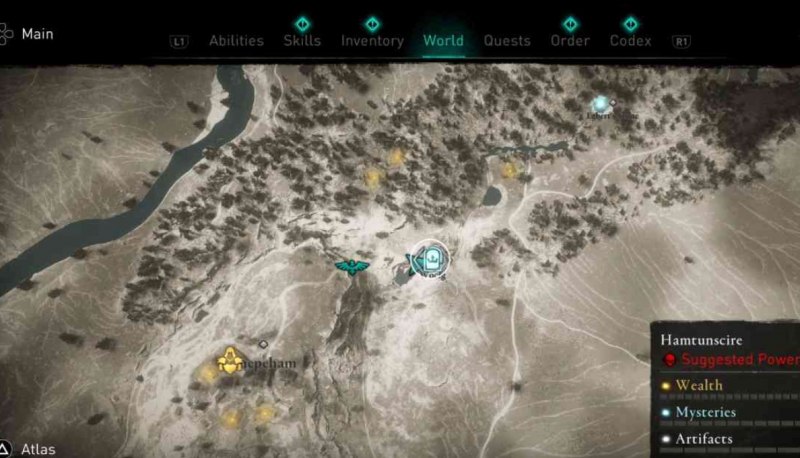Image resolution: width=800 pixels, height=458 pixels.
Task: Toggle the Artifacts legend entry
Action: point(703,439)
